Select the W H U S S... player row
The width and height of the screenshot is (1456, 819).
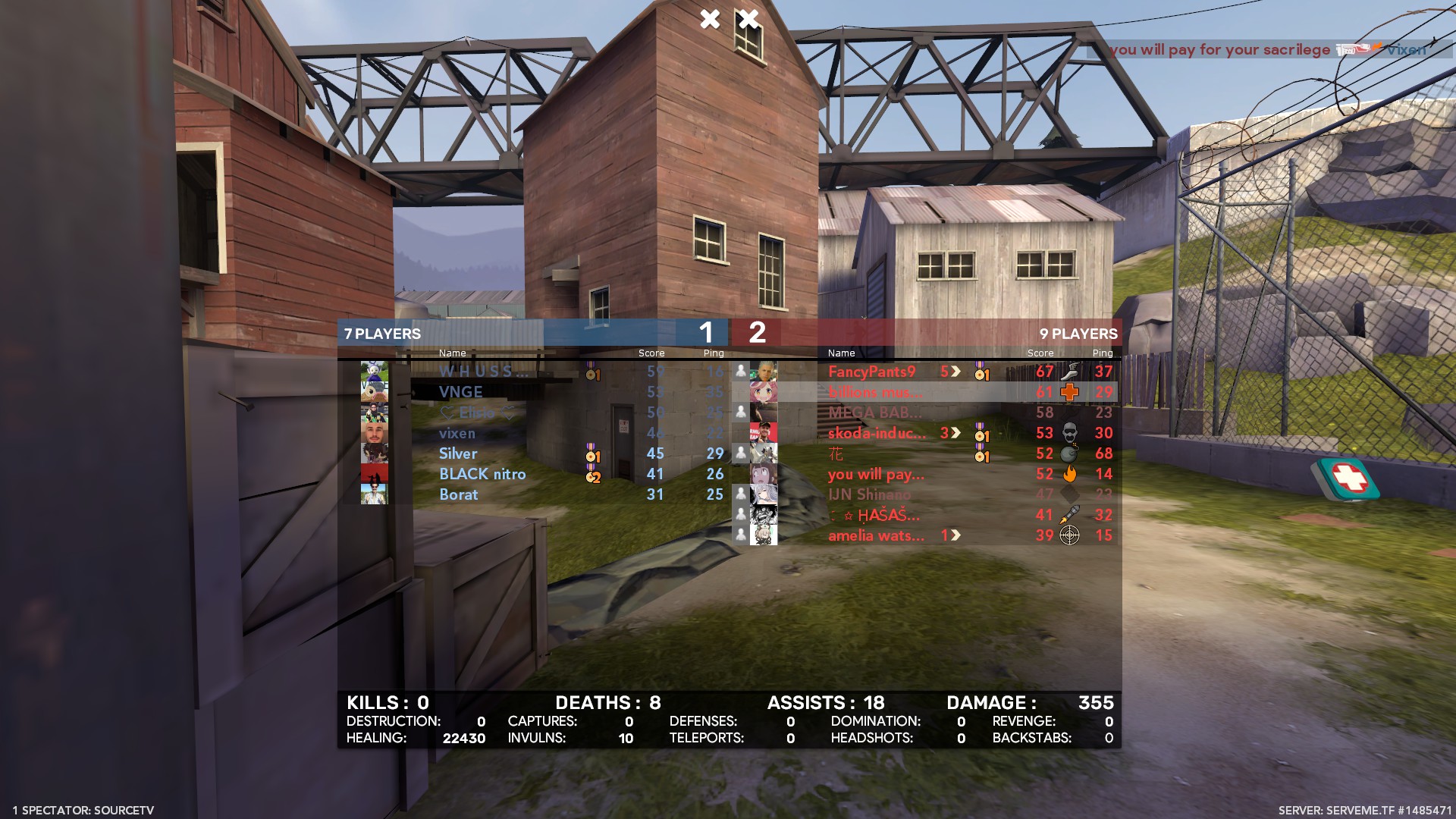tap(483, 372)
